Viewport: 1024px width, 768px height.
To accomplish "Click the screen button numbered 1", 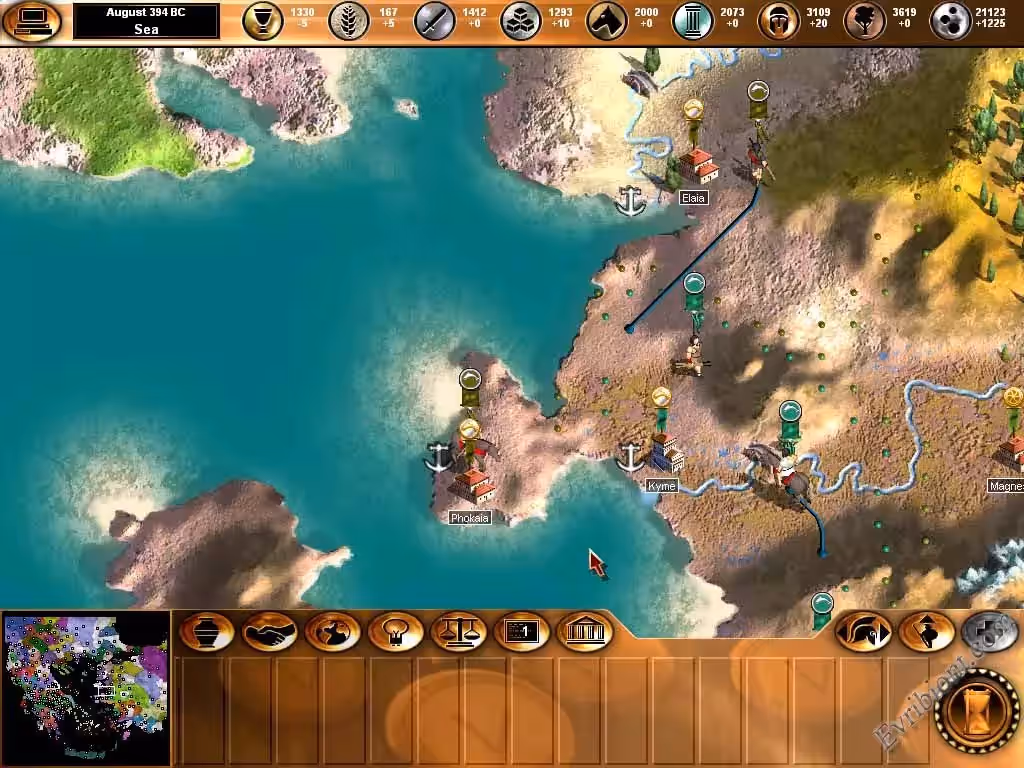I will coord(522,632).
